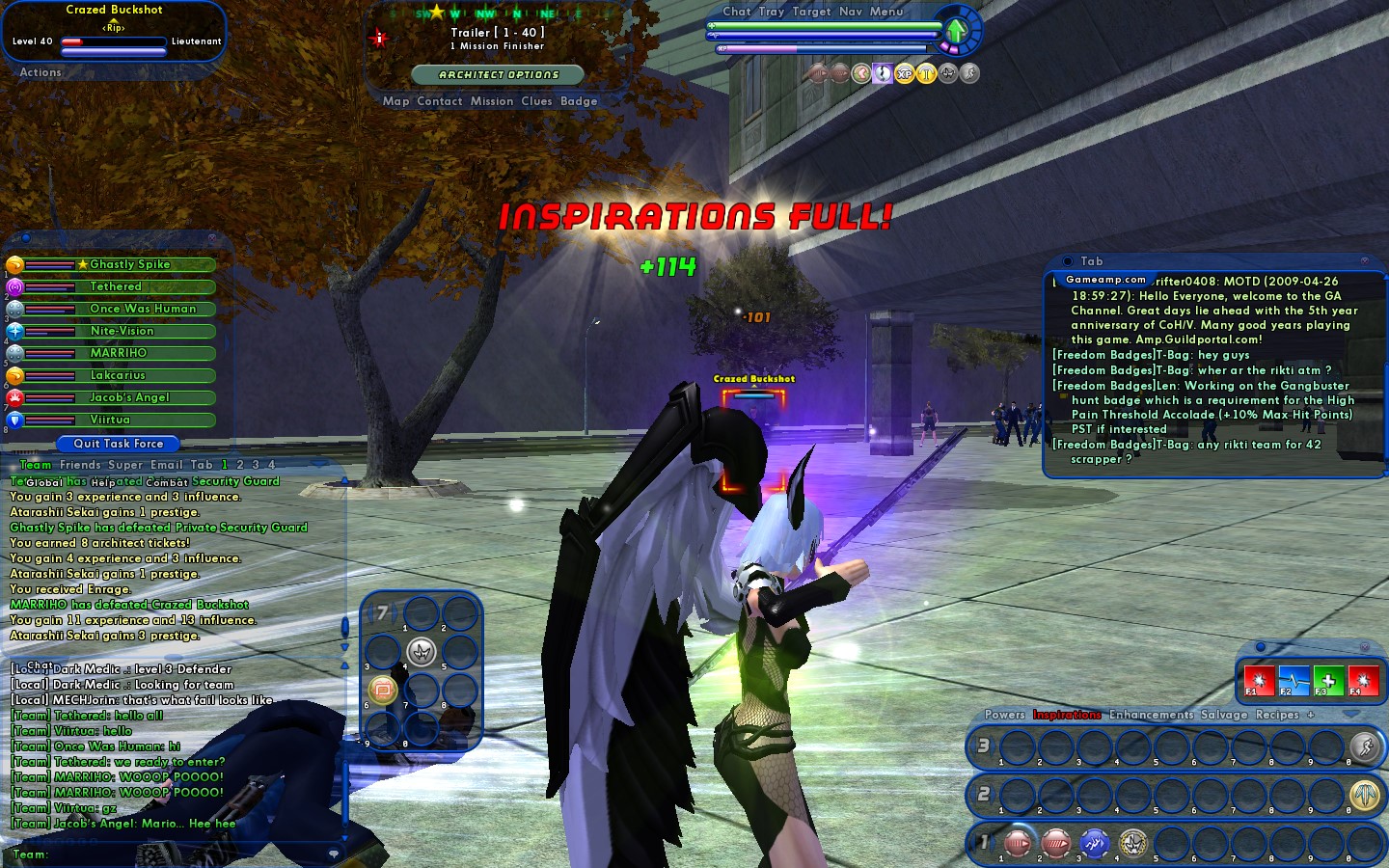The width and height of the screenshot is (1389, 868).
Task: Switch to the Friends tab
Action: (80, 465)
